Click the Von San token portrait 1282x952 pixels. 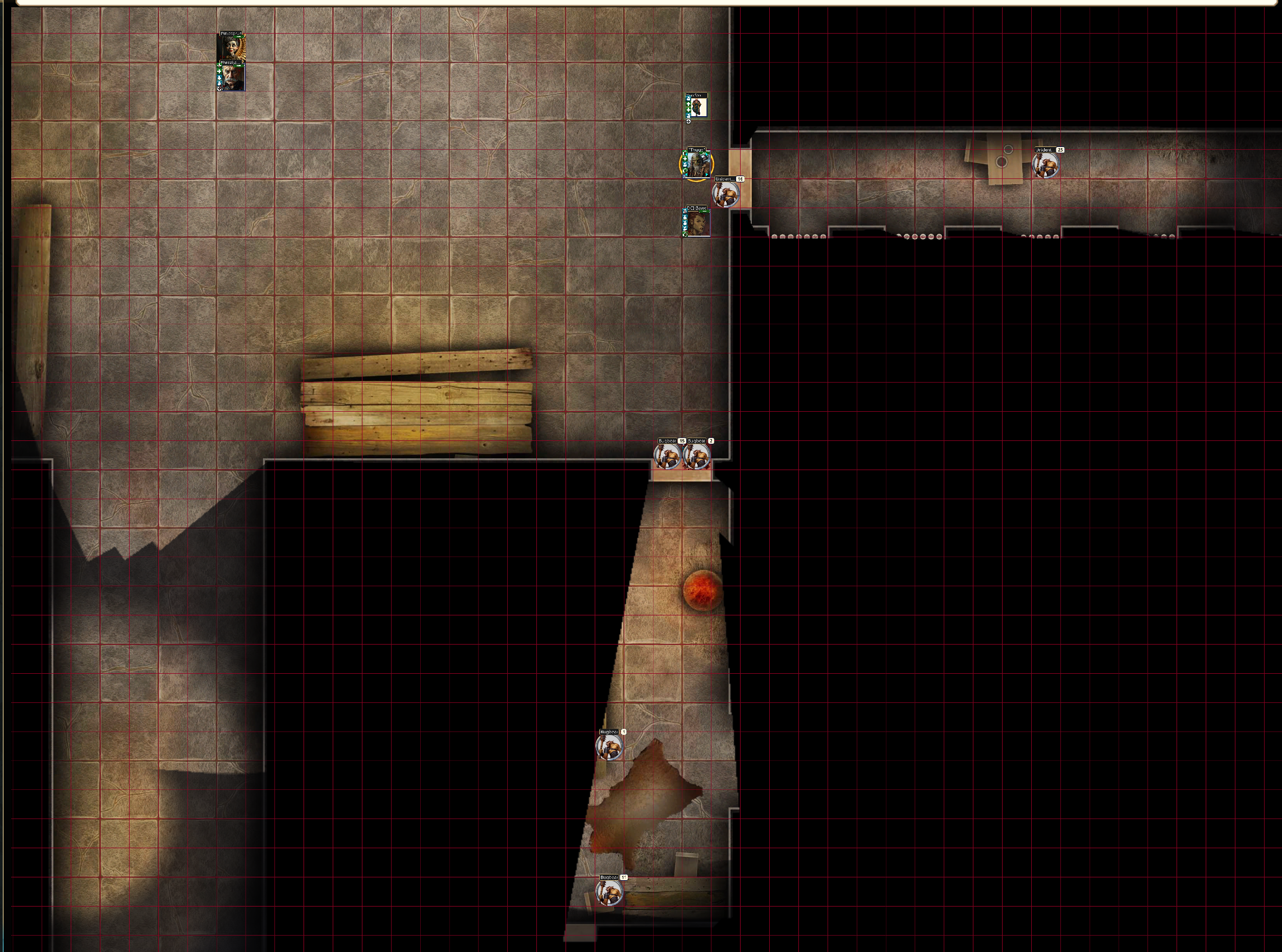[x=697, y=107]
